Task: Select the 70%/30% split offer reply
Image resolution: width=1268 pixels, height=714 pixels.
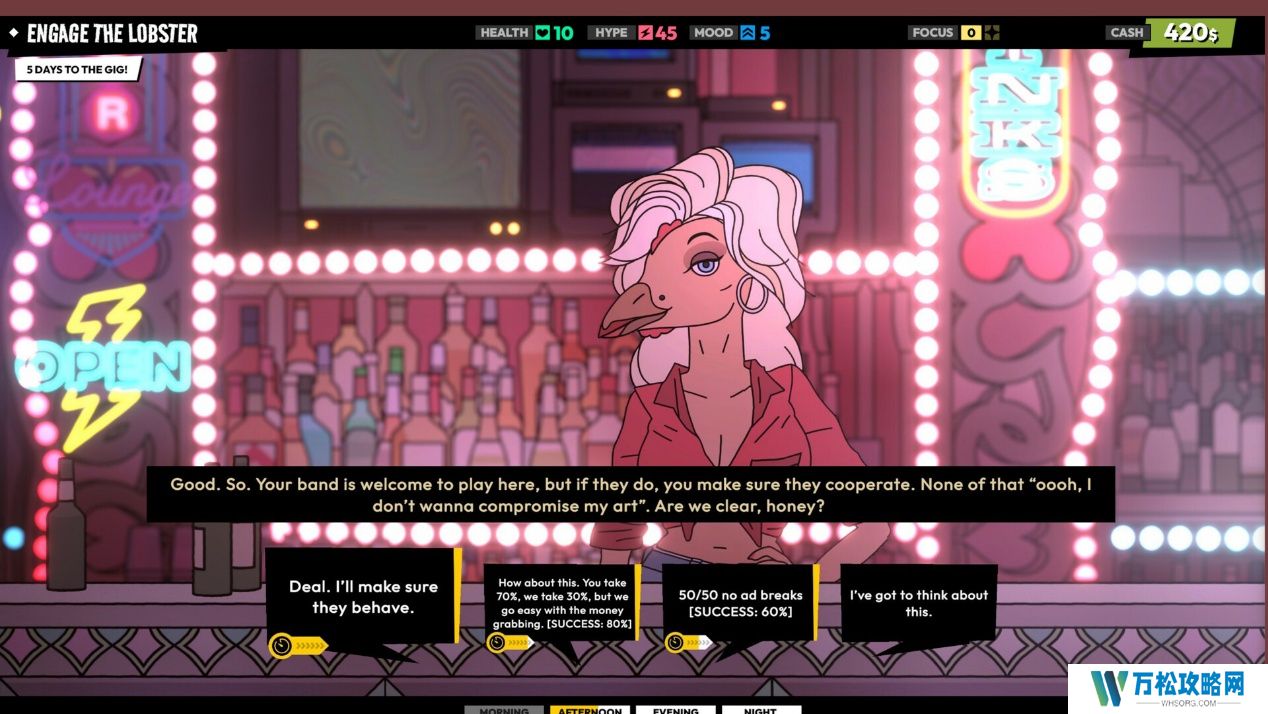Action: pyautogui.click(x=564, y=603)
